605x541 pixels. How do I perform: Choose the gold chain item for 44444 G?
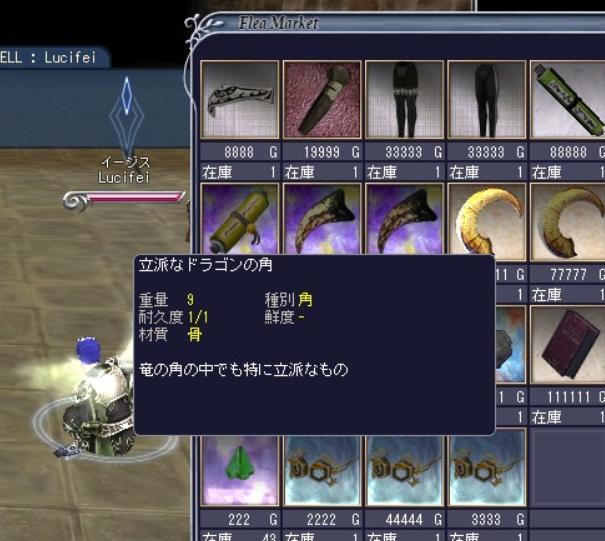pyautogui.click(x=404, y=467)
